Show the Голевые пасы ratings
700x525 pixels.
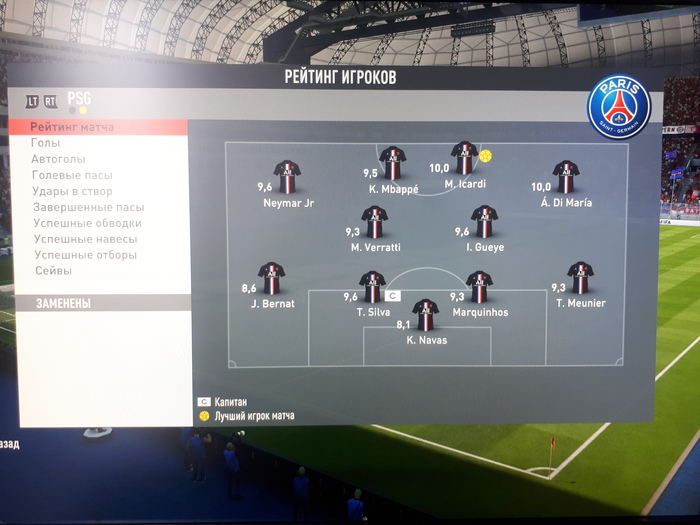[73, 175]
